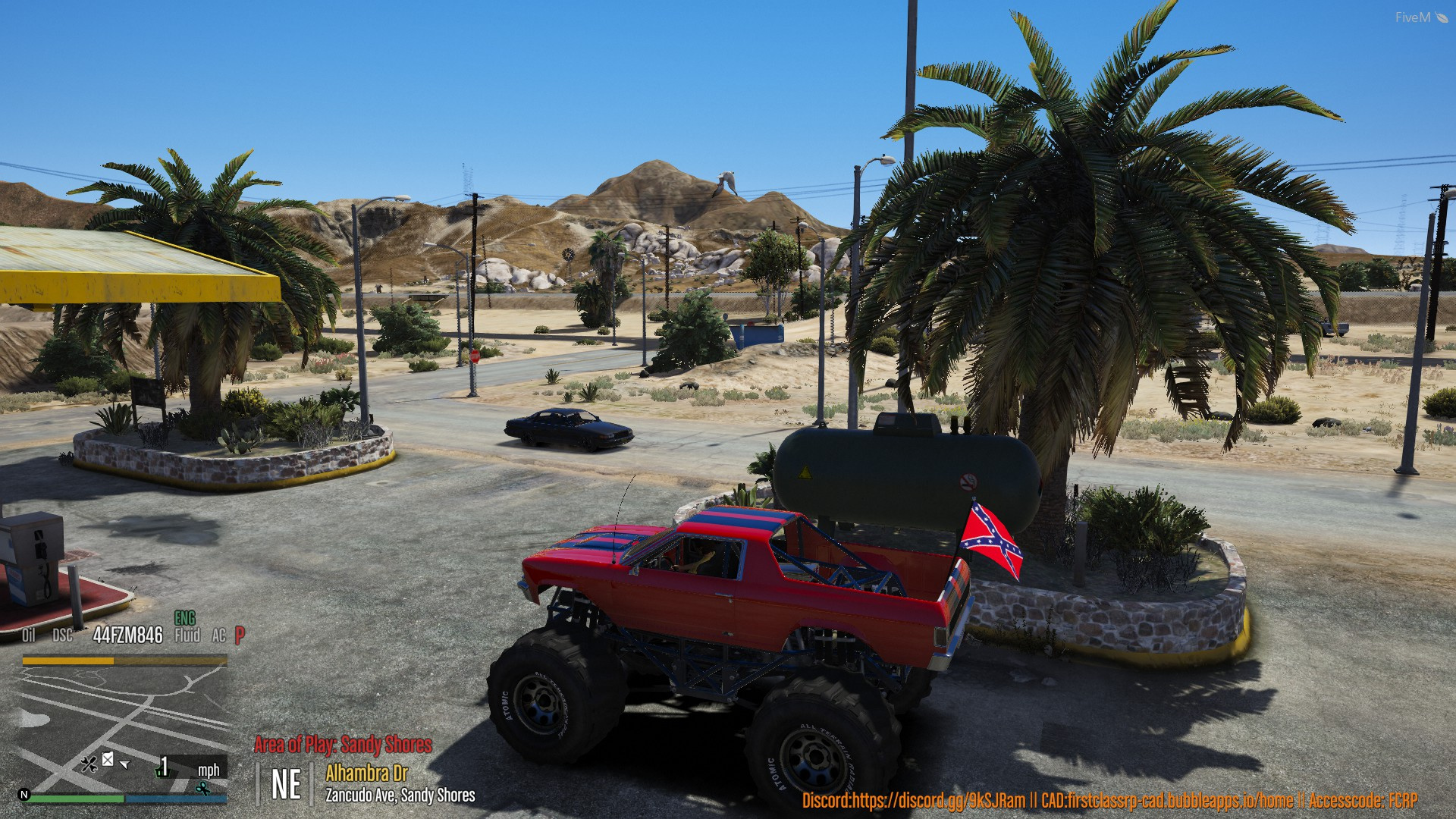Viewport: 1456px width, 819px height.
Task: Click the player arrow on the minimap
Action: [x=125, y=765]
